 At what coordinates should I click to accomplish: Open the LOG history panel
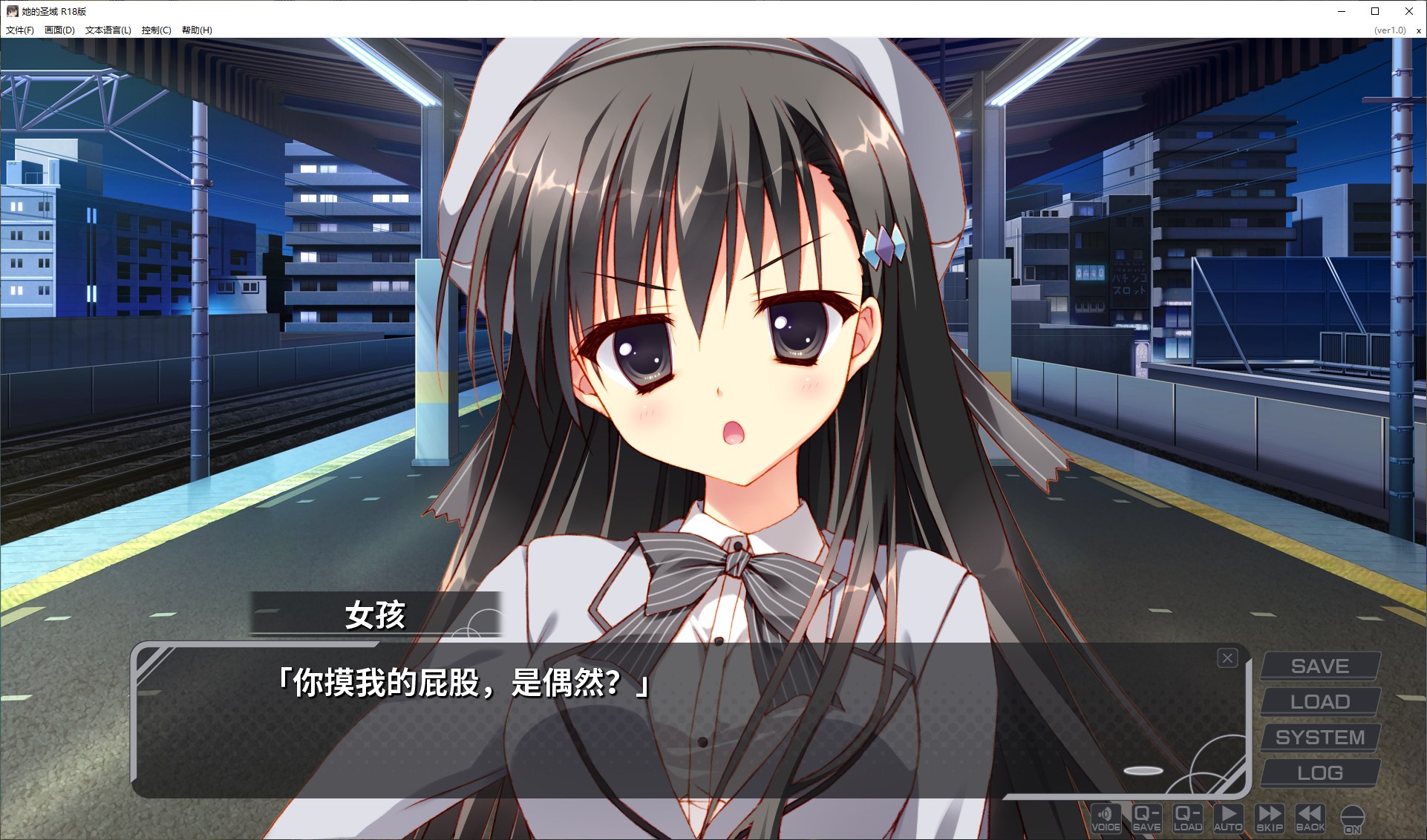coord(1319,772)
